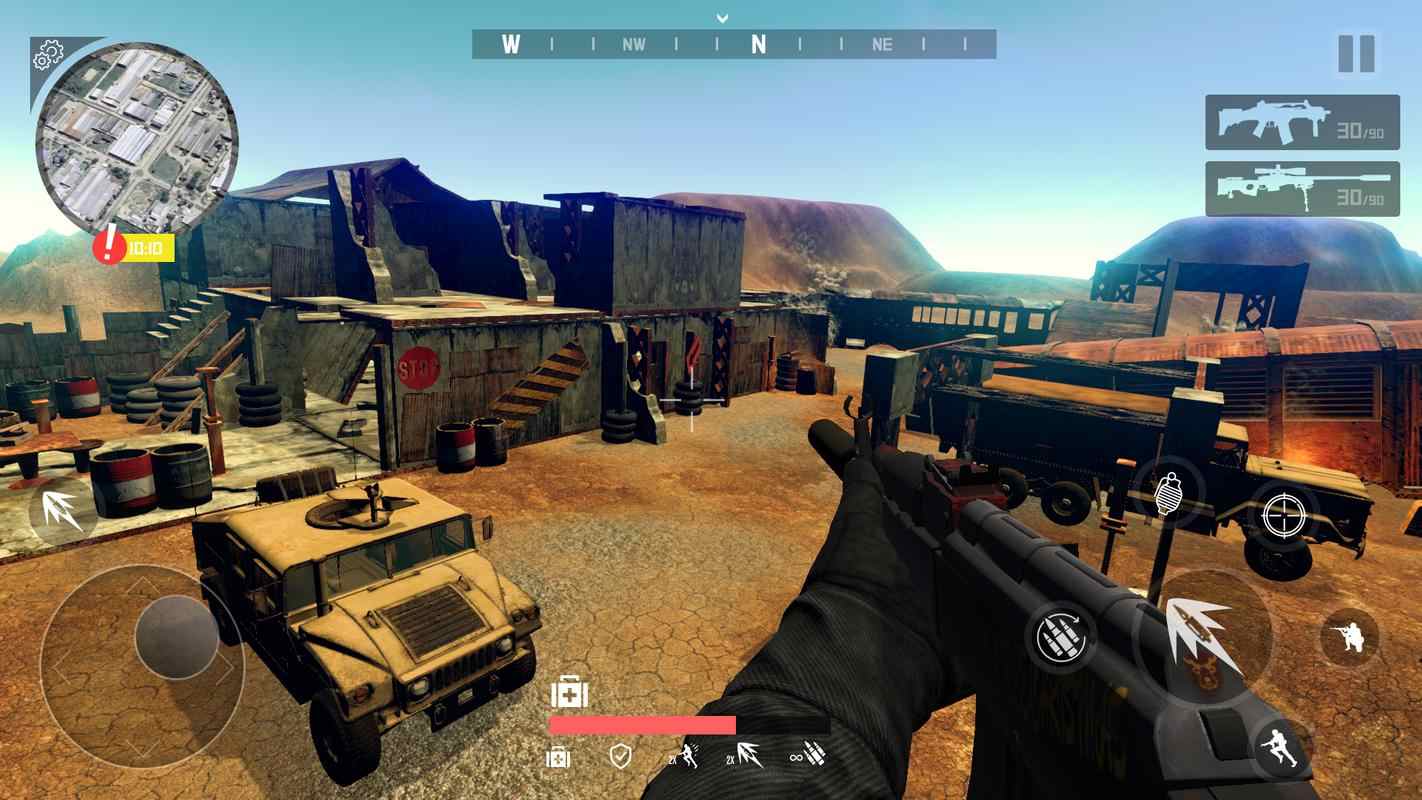Activate the shield checkmark booster
Viewport: 1422px width, 800px height.
[x=620, y=756]
